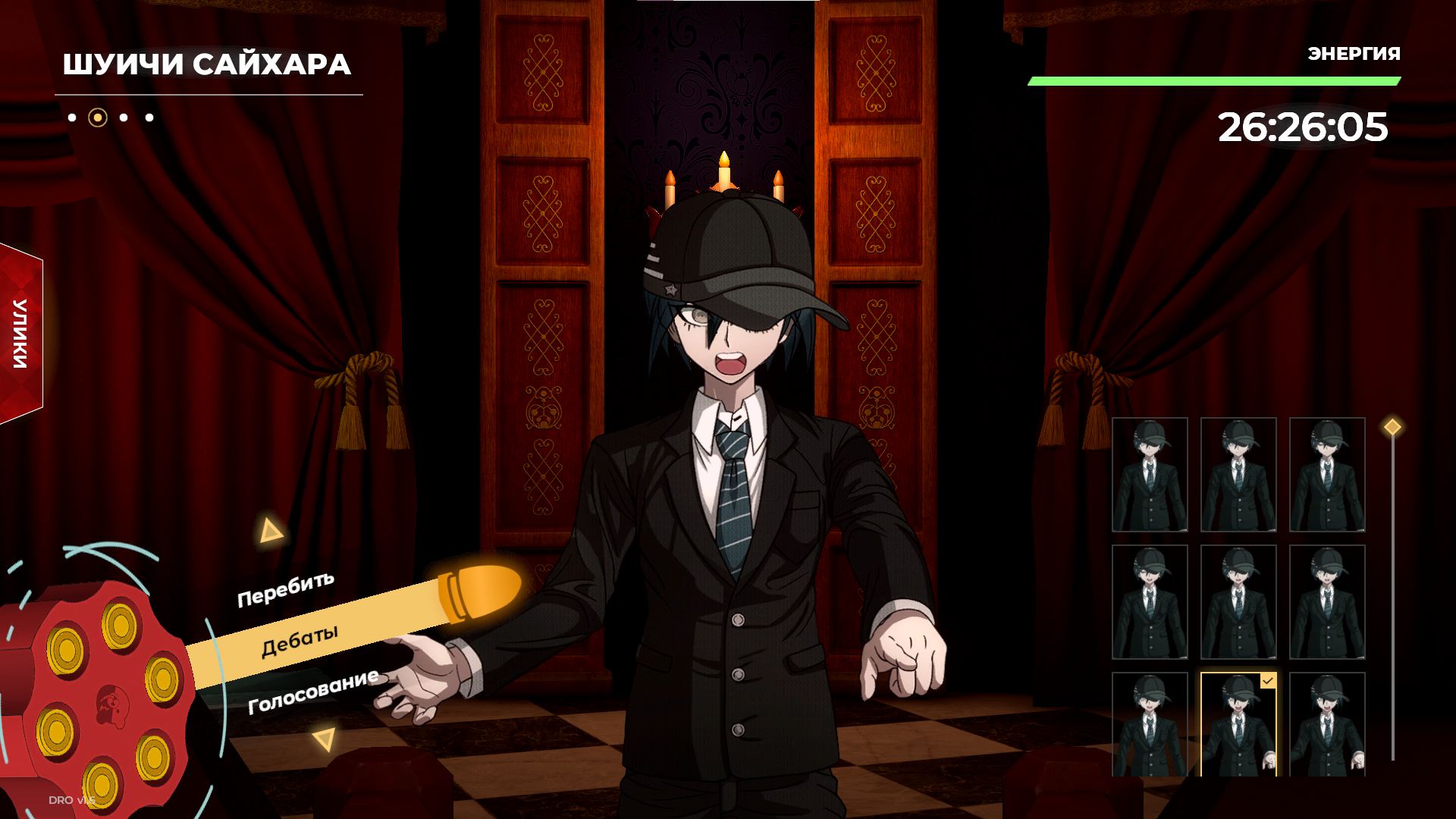Click the up arrow above the action list

pyautogui.click(x=269, y=531)
